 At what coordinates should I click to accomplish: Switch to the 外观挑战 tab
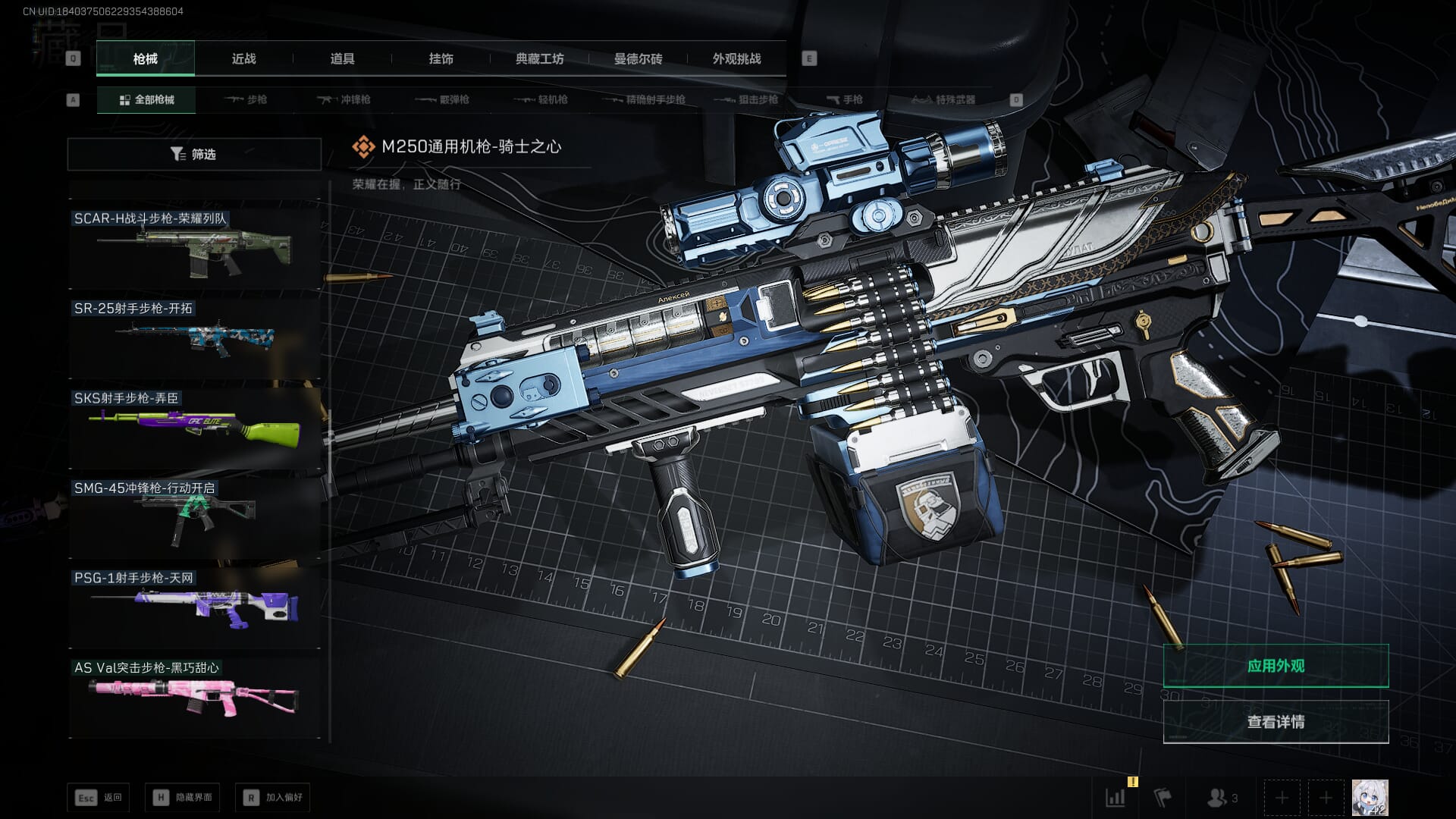(736, 59)
